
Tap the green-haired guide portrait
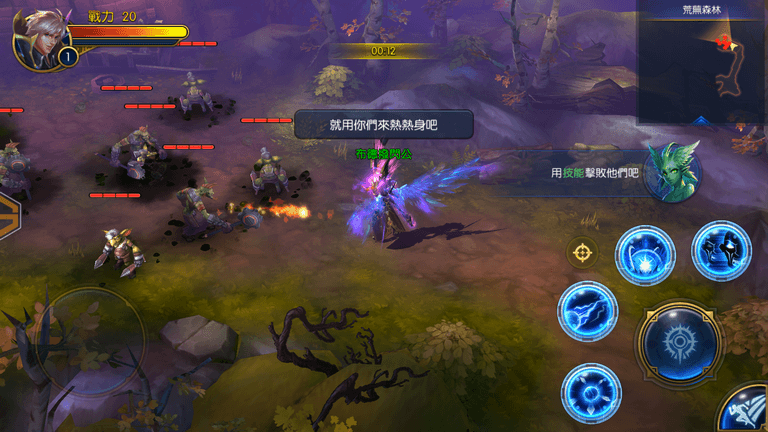click(671, 171)
